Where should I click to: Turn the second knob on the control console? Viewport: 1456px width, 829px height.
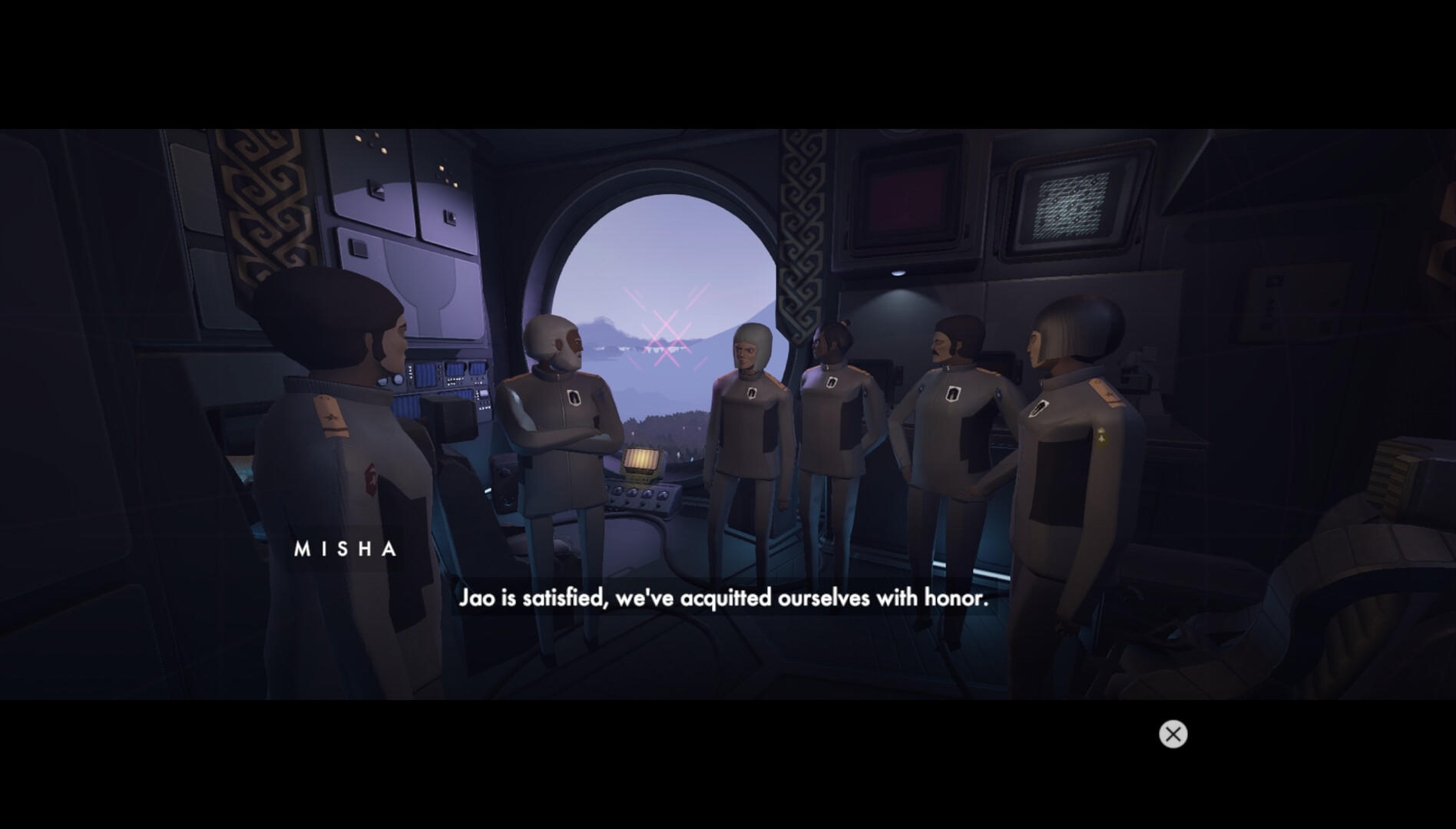pyautogui.click(x=634, y=492)
